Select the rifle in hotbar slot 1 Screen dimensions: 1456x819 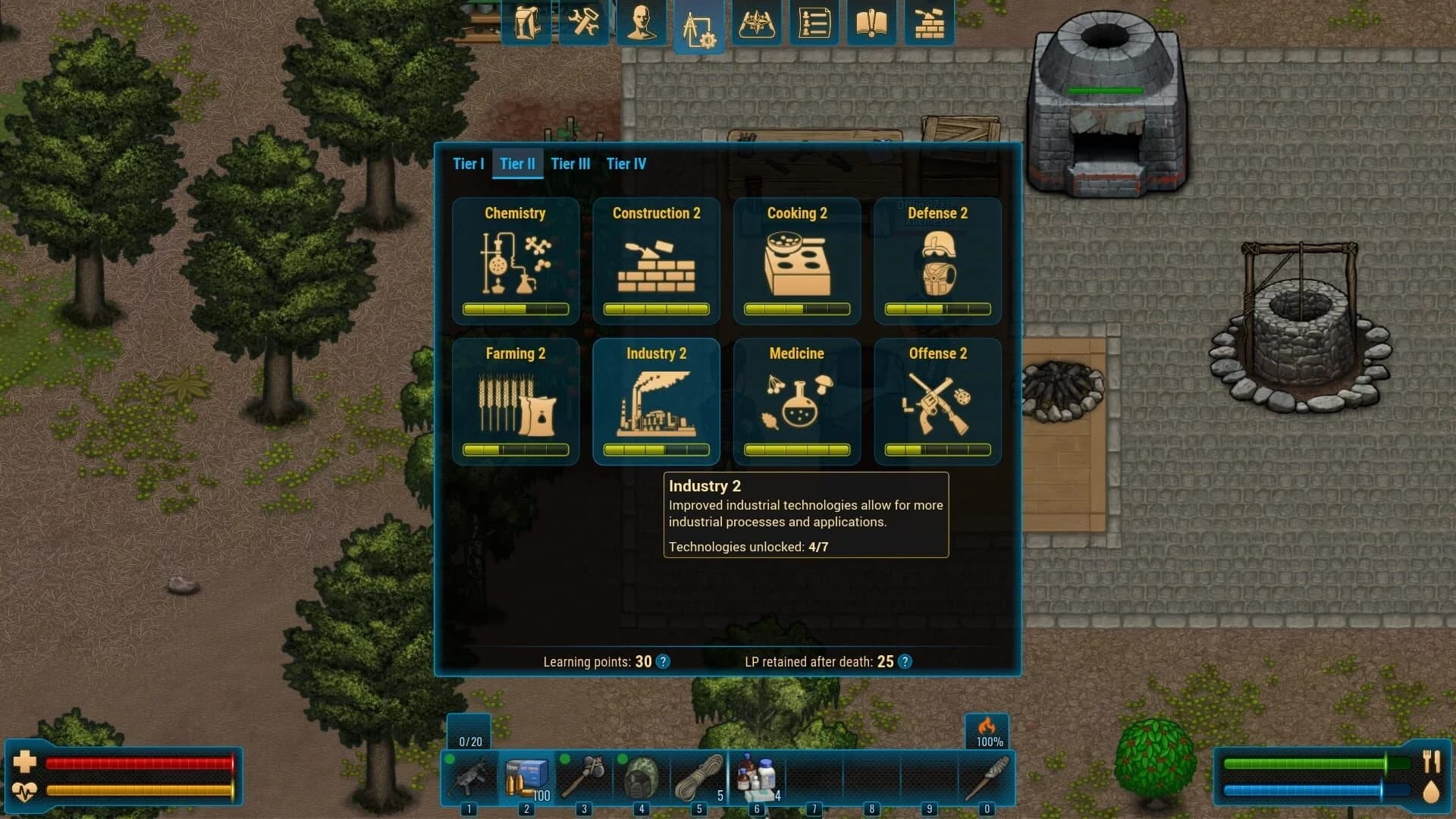click(x=472, y=775)
